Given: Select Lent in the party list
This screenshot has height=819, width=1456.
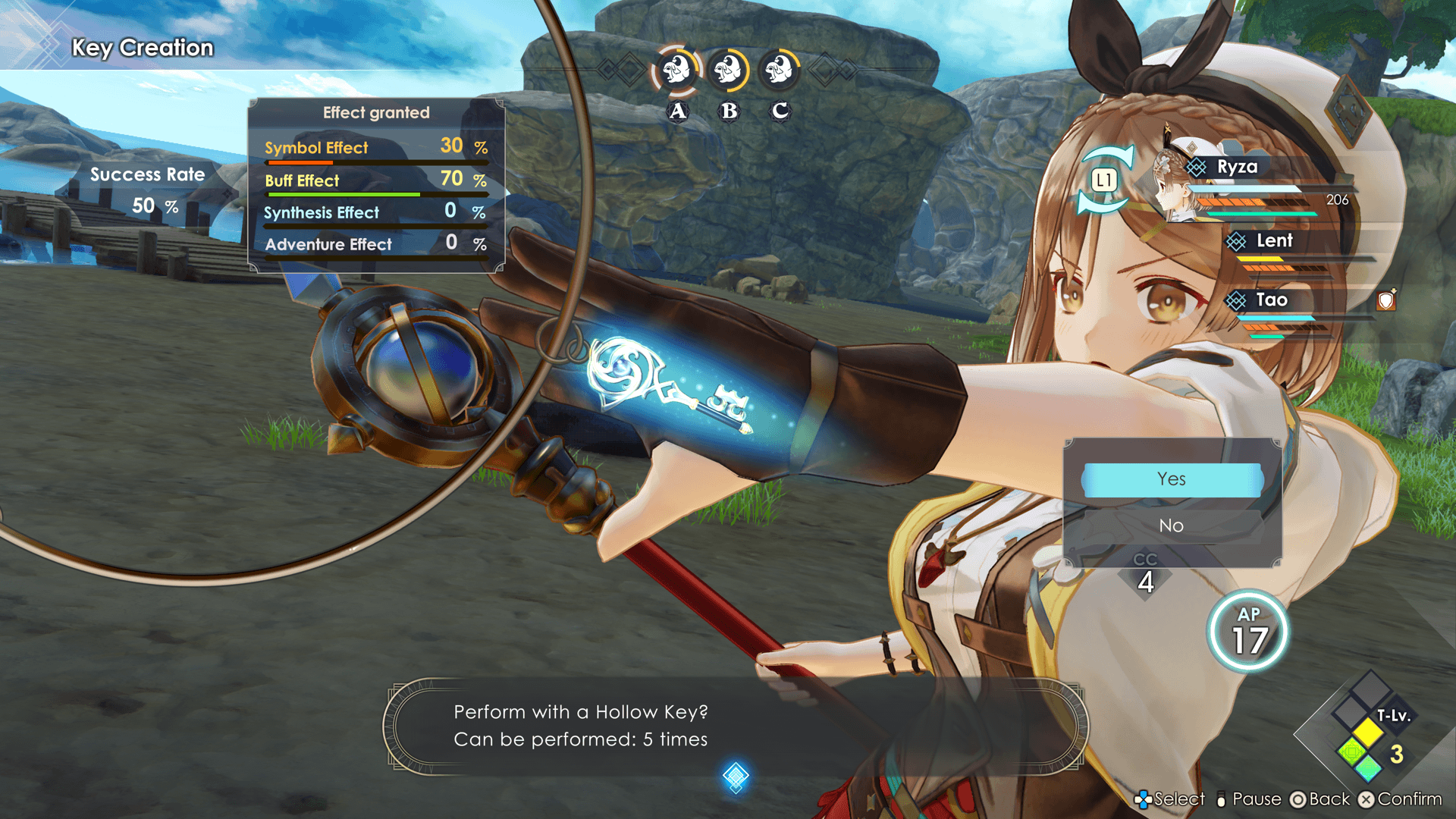Looking at the screenshot, I should [x=1274, y=241].
